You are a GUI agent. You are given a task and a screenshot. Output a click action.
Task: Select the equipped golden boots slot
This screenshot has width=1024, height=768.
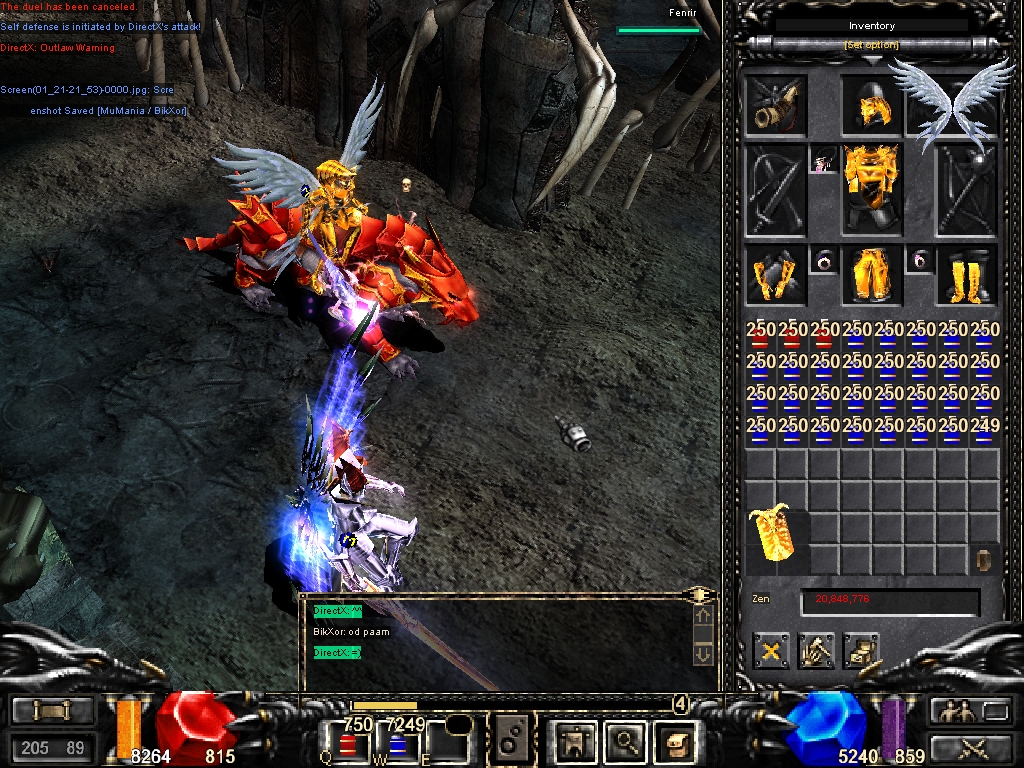[967, 275]
